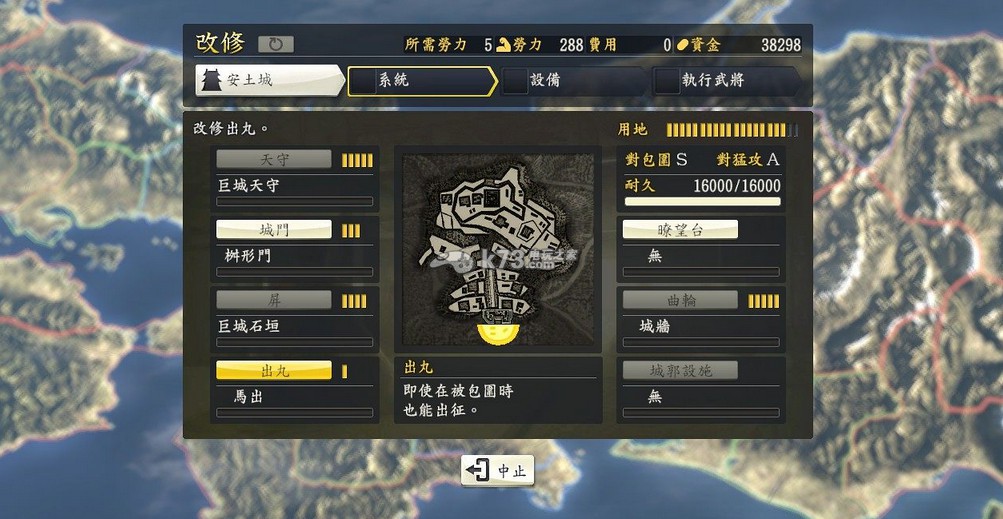Choose the 天守 upgrade category
1003x519 pixels.
[x=274, y=160]
